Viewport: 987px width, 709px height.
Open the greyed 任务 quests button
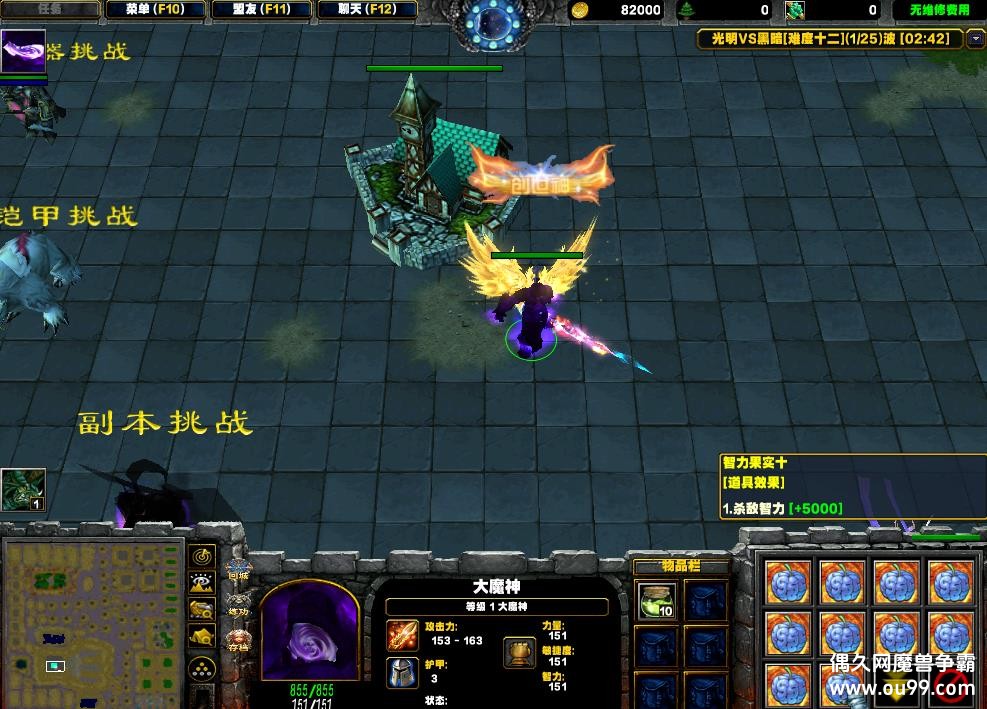click(x=50, y=10)
